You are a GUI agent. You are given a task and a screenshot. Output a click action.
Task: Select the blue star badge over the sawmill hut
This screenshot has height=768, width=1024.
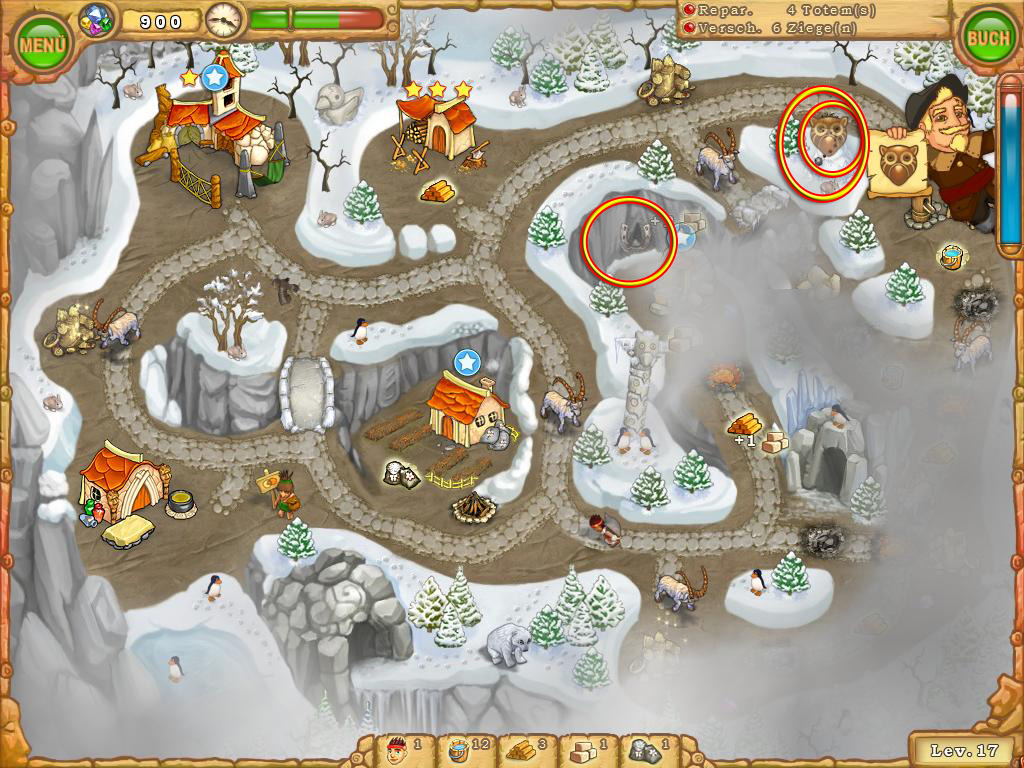pos(213,76)
